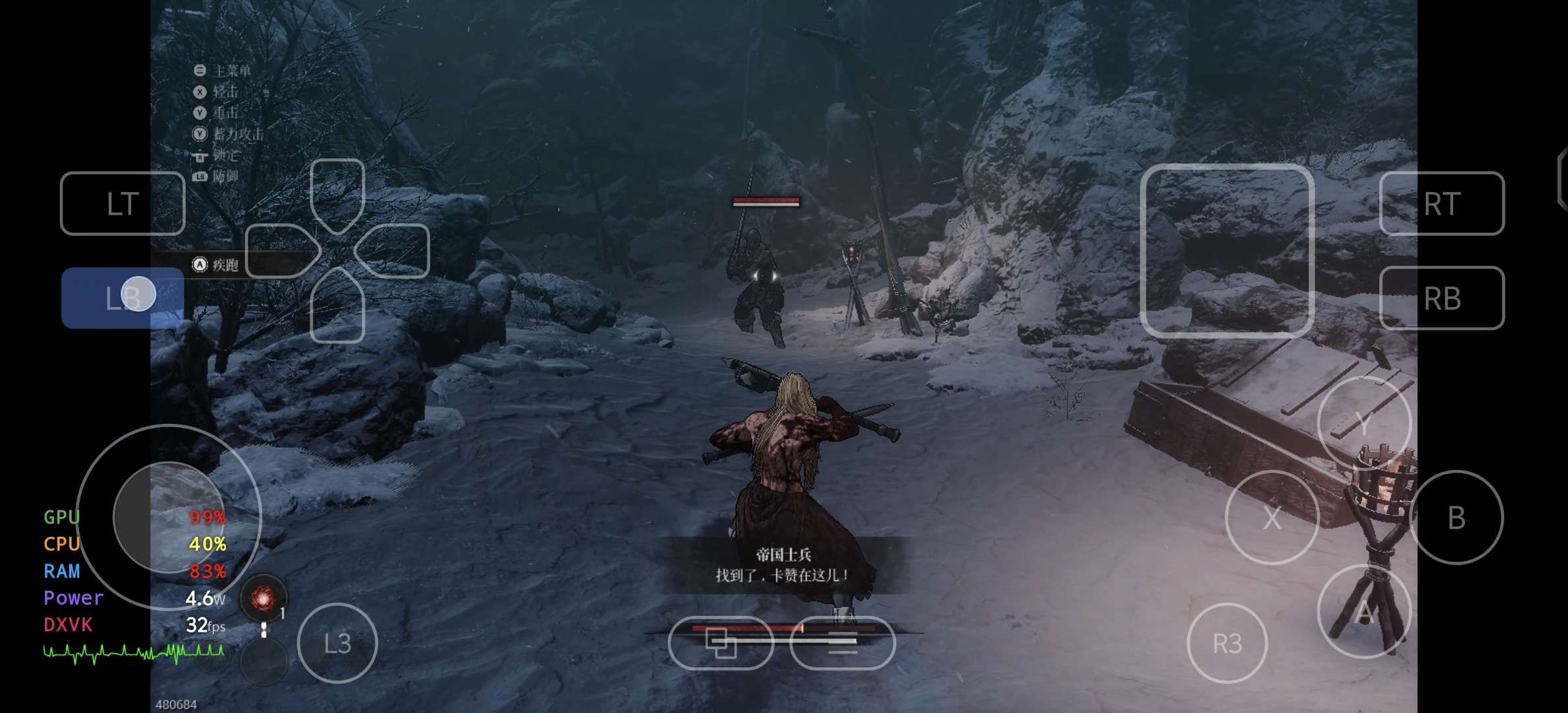Open the menu with the three-lines button
The height and width of the screenshot is (713, 1568).
pos(842,643)
